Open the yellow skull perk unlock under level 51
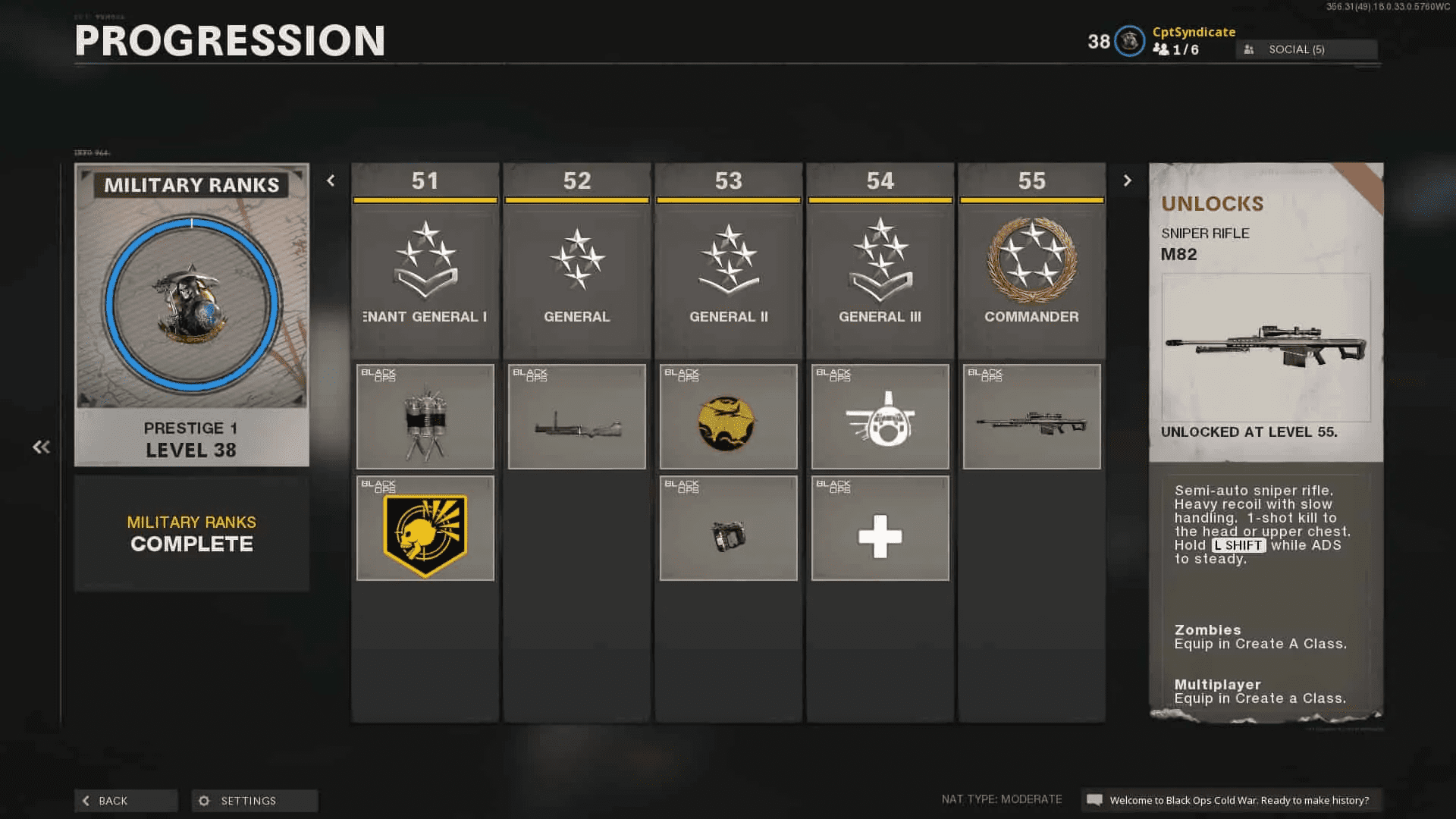Screen dimensions: 1456x819 (425, 529)
